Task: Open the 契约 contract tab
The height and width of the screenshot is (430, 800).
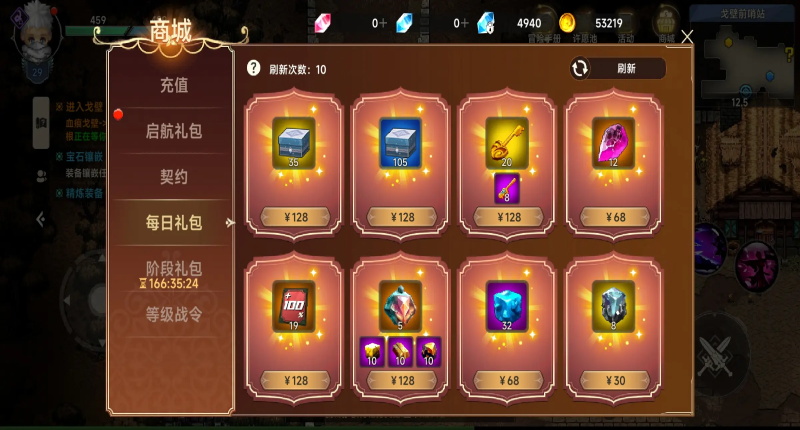Action: [x=173, y=177]
